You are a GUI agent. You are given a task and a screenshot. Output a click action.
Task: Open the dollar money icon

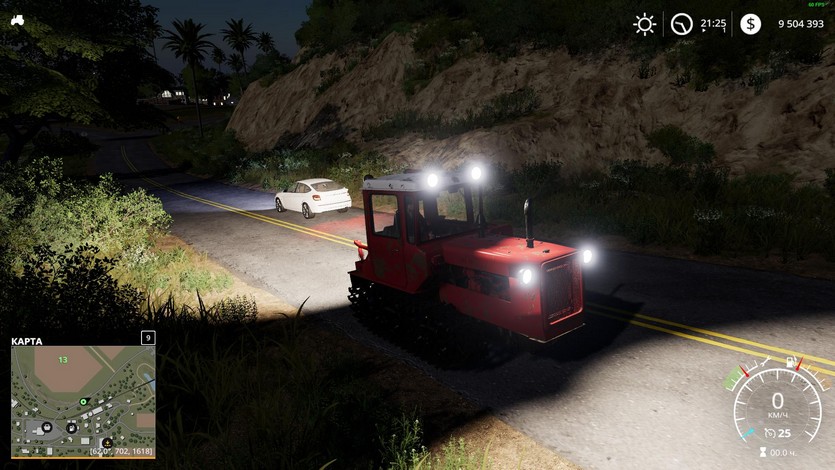[x=750, y=24]
